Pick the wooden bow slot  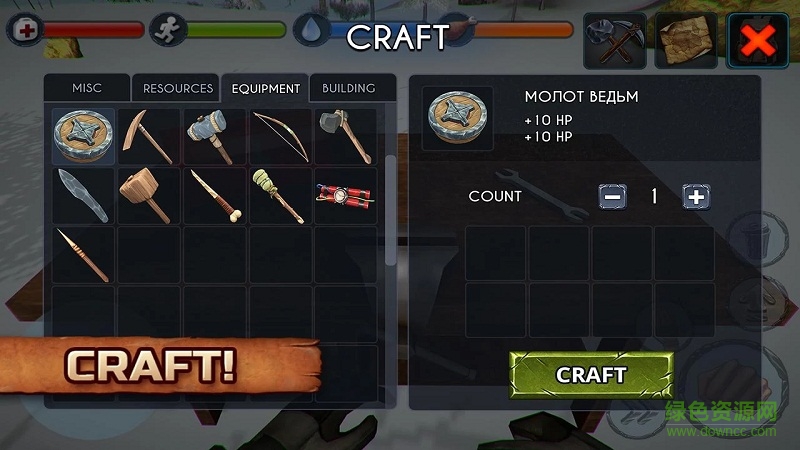point(280,137)
